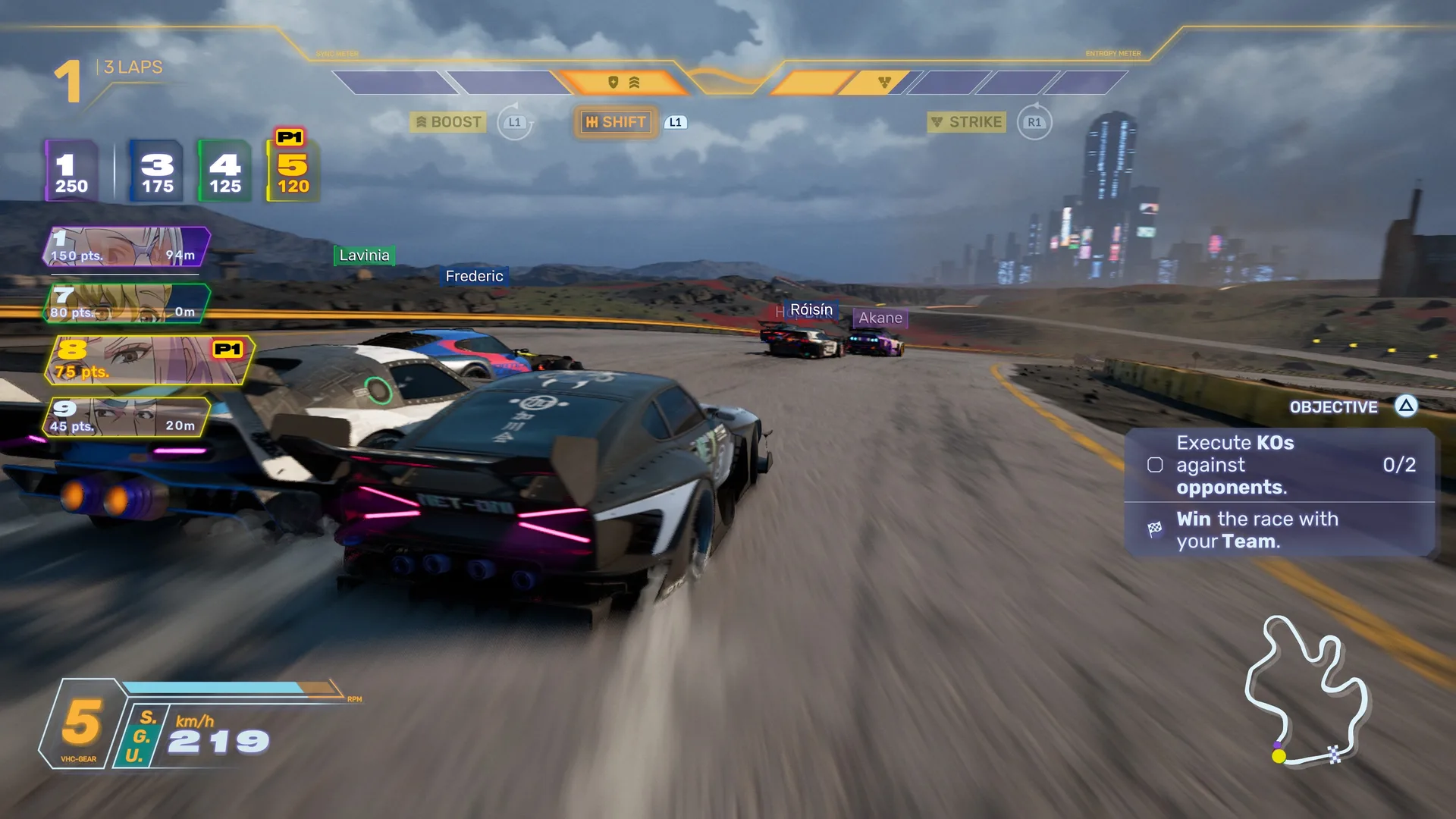Activate the BOOST ability label
1456x819 pixels.
point(447,122)
